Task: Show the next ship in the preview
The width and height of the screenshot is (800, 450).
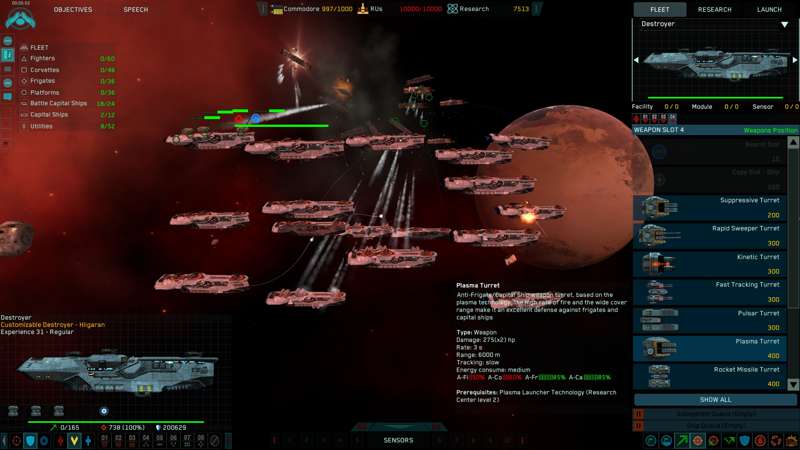Action: (795, 60)
